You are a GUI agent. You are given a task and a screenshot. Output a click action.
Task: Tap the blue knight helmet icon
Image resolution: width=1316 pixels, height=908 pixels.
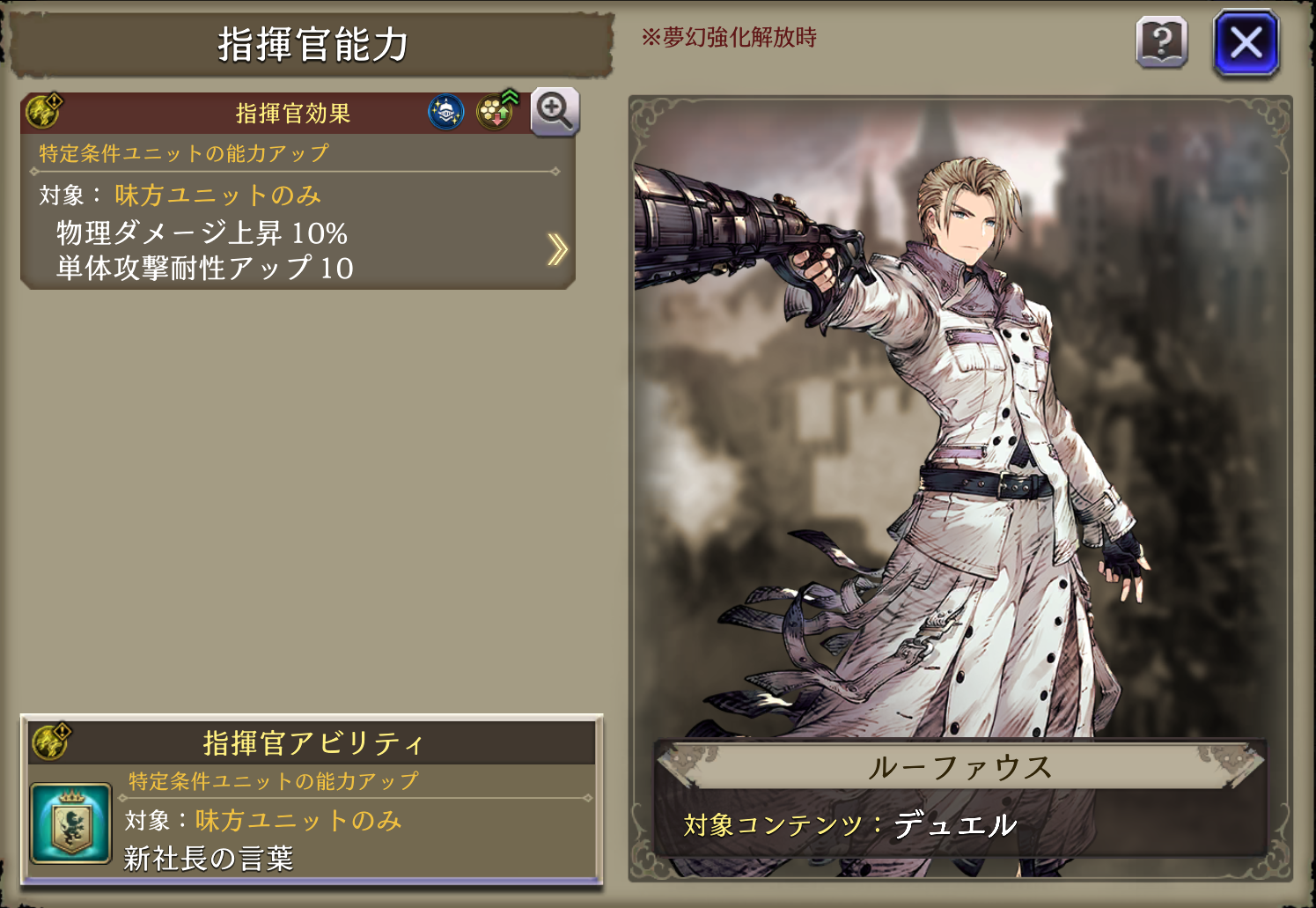[446, 112]
